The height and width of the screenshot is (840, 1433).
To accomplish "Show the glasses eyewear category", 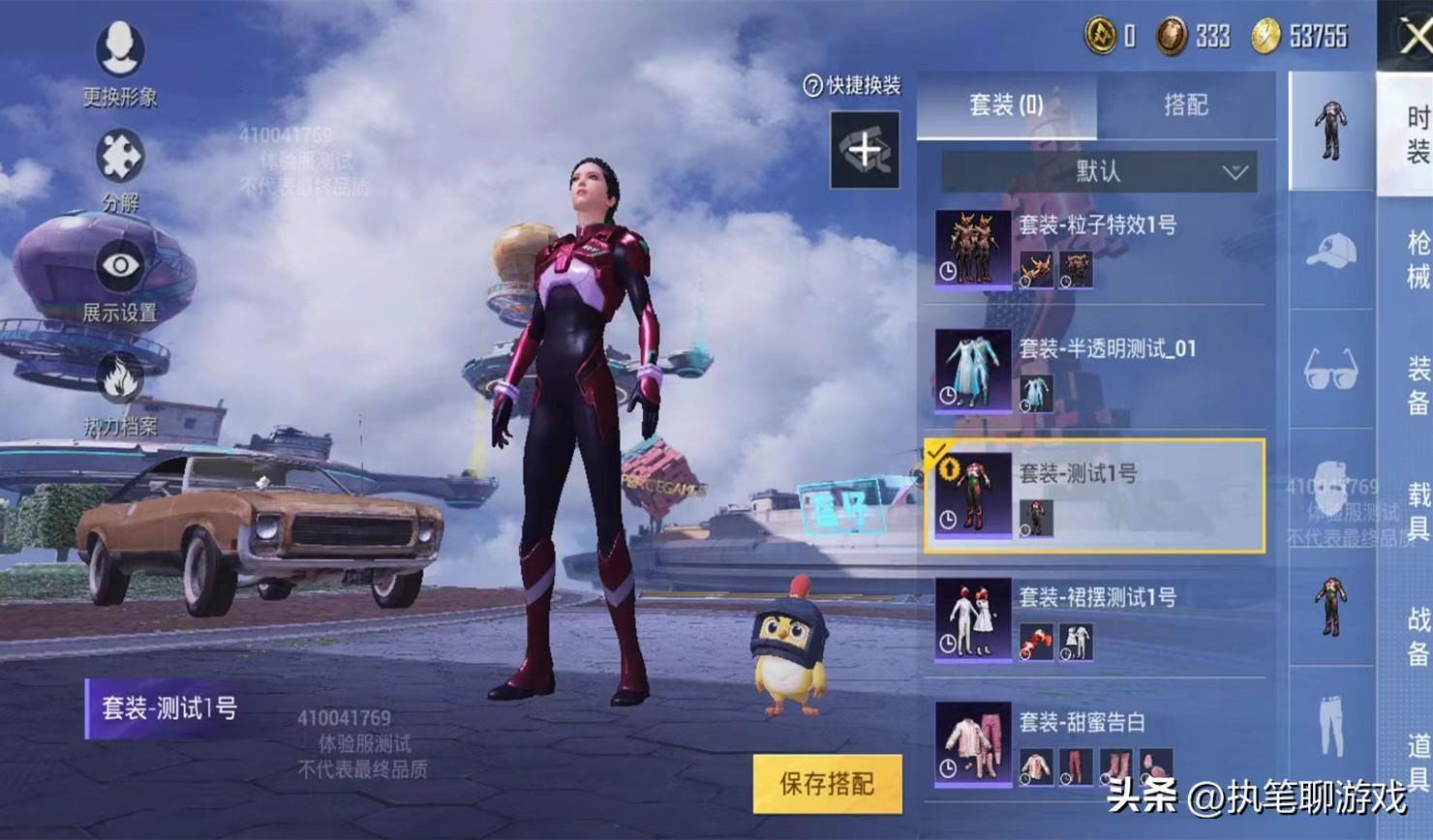I will [x=1331, y=369].
